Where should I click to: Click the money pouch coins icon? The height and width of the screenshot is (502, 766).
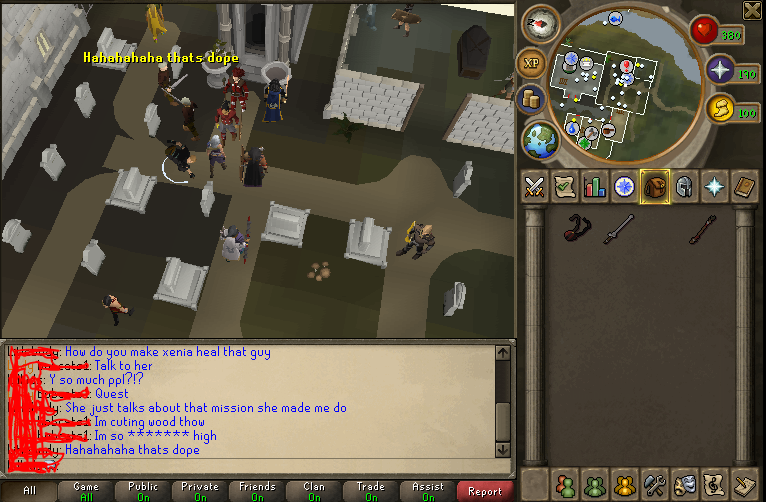[x=531, y=99]
